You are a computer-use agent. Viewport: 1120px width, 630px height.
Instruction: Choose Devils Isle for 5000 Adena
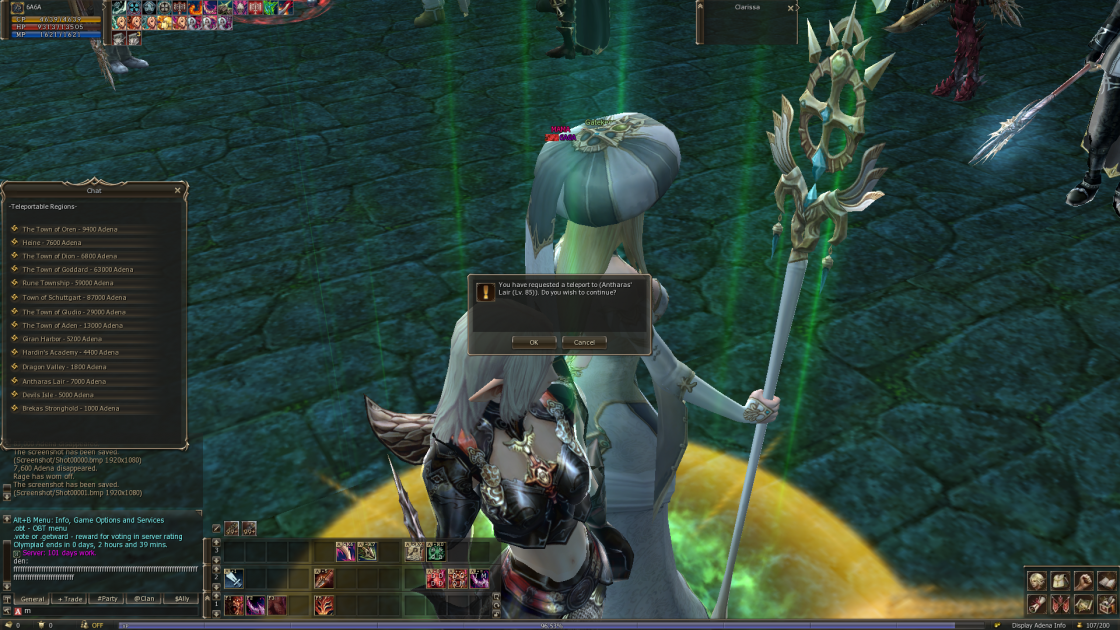tap(57, 395)
